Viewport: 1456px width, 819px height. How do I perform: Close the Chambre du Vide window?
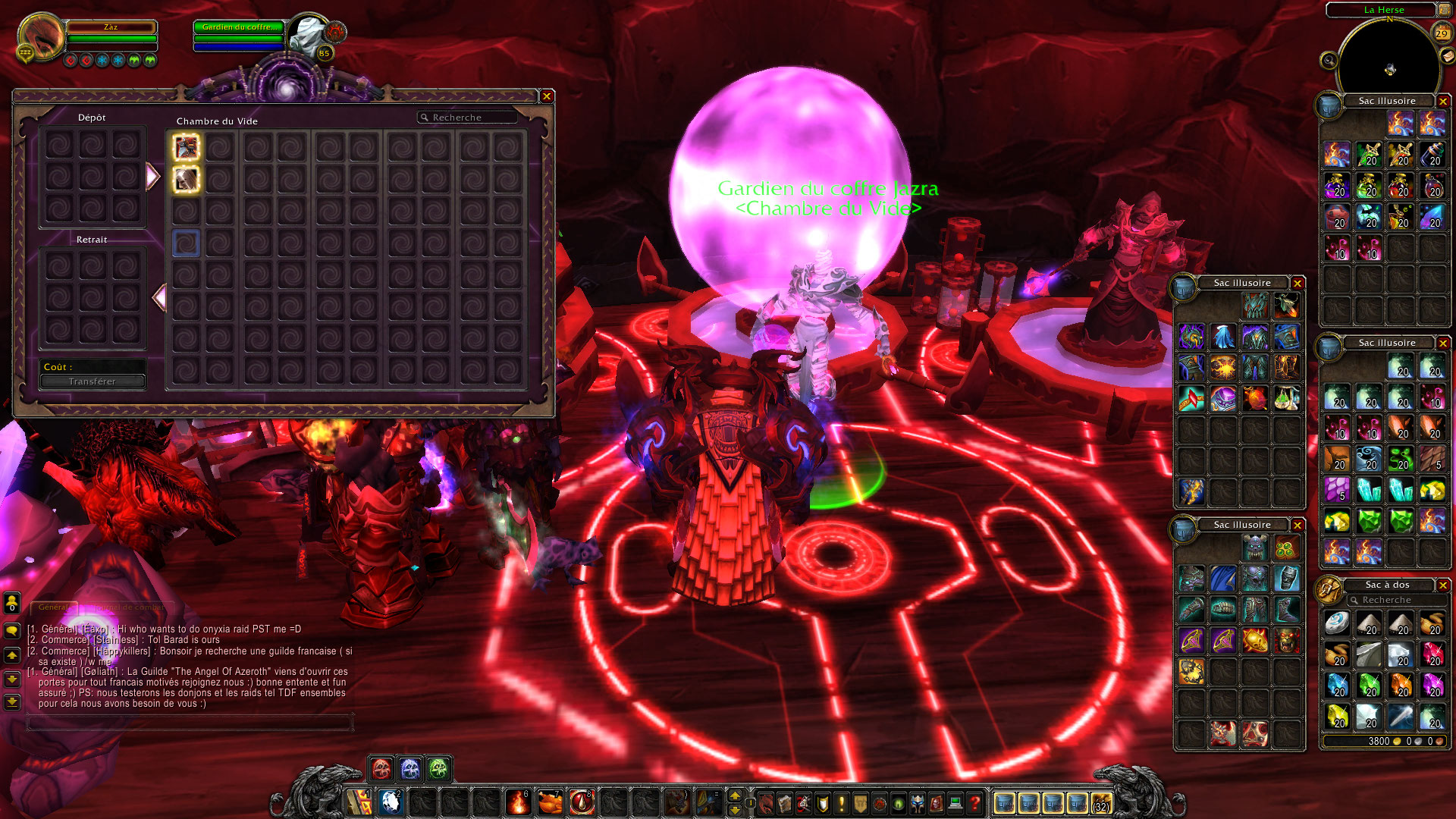pyautogui.click(x=546, y=96)
